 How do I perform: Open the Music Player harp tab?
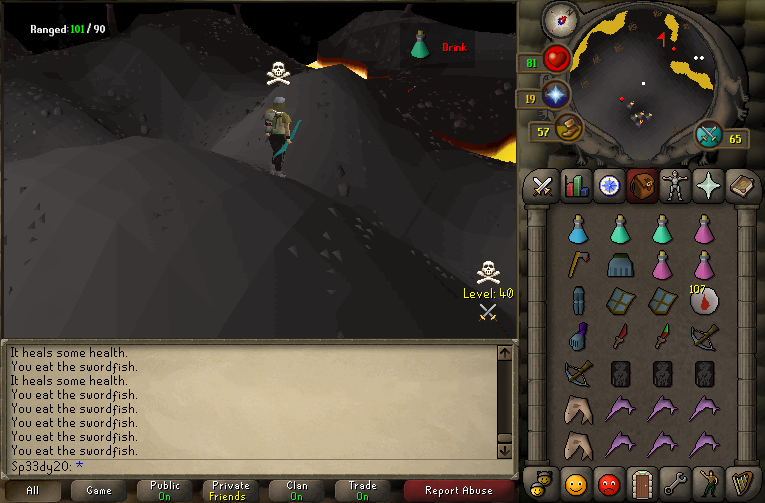[741, 483]
